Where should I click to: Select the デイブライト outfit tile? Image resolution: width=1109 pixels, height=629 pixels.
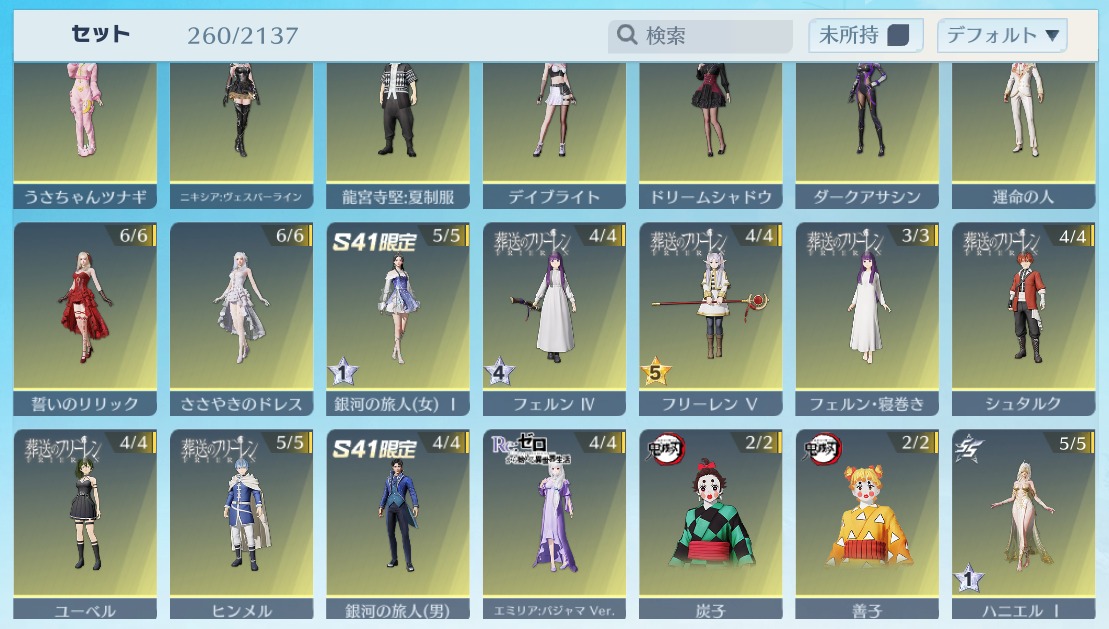(554, 132)
